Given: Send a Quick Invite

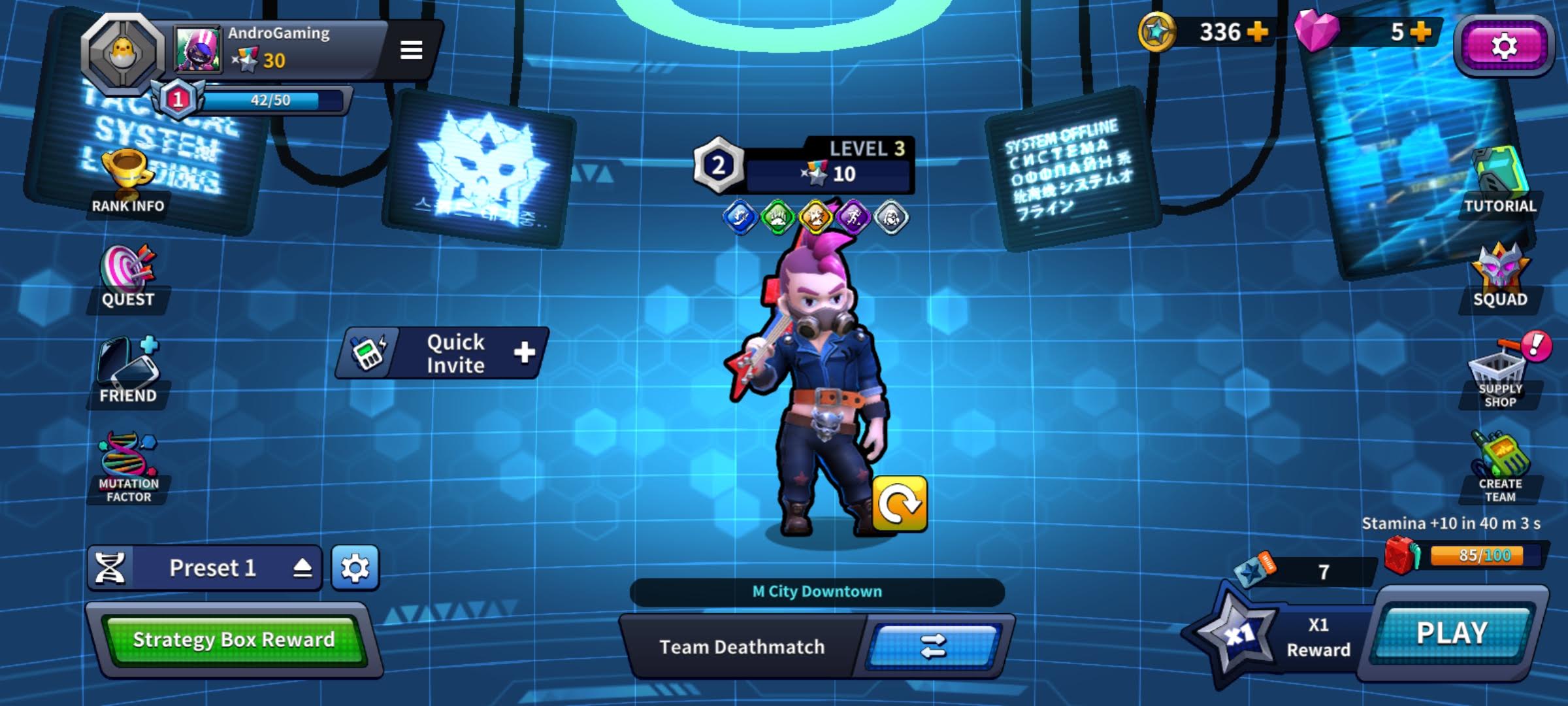Looking at the screenshot, I should coord(444,353).
